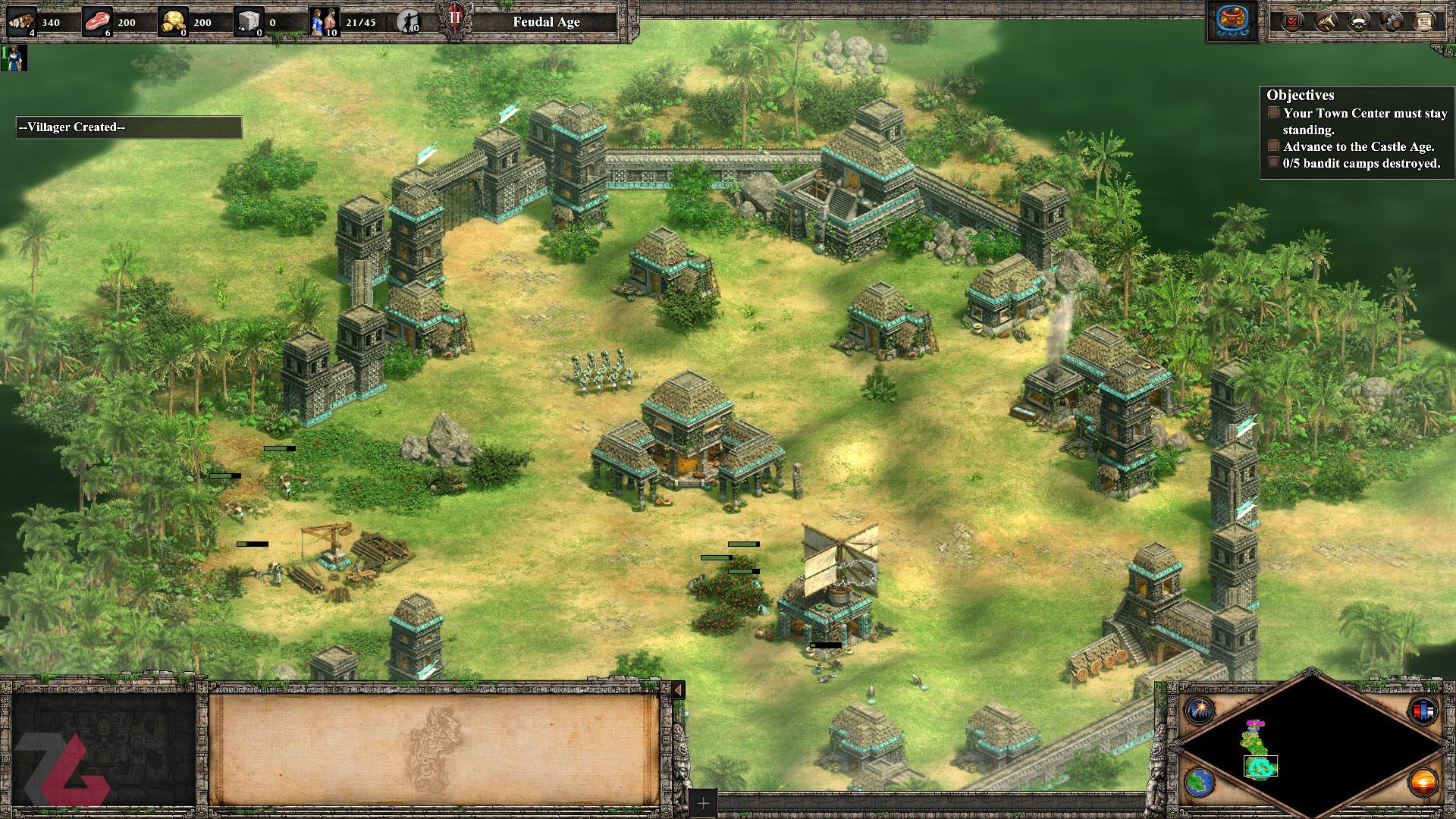Open the tech tree arrow icon
This screenshot has height=819, width=1456.
pyautogui.click(x=1326, y=21)
